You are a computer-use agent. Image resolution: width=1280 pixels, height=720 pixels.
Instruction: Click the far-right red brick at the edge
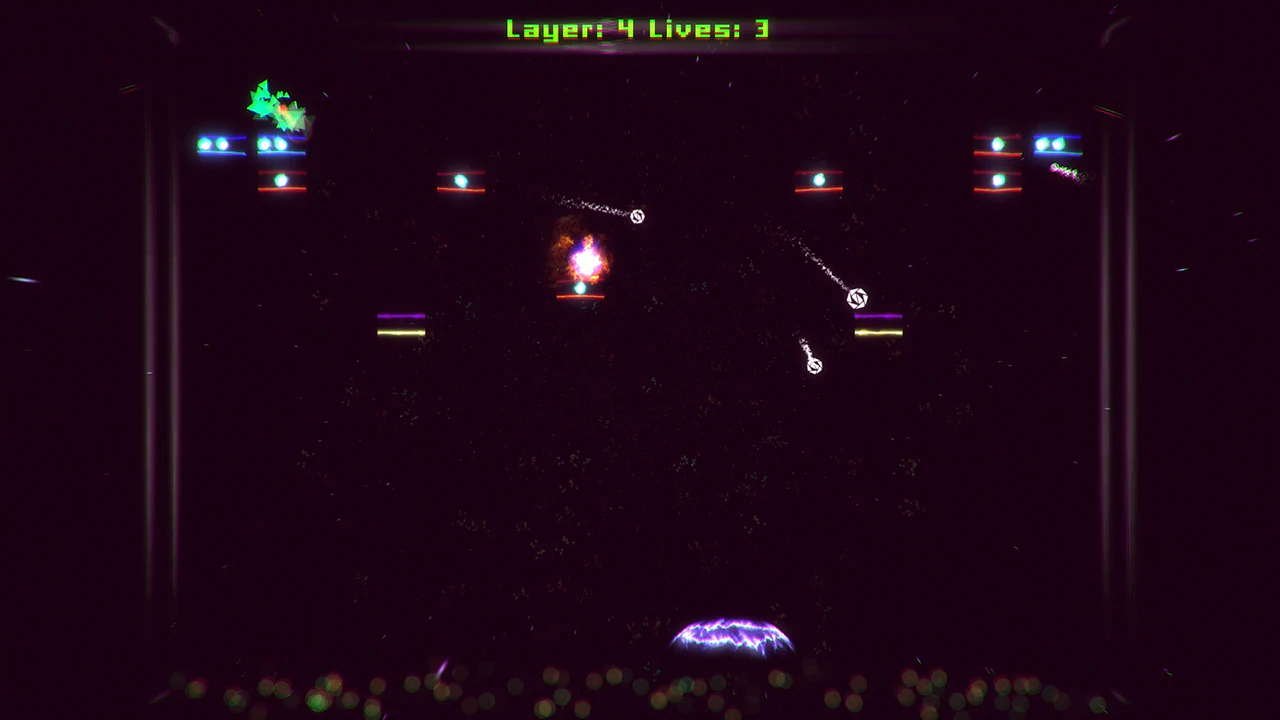[995, 143]
